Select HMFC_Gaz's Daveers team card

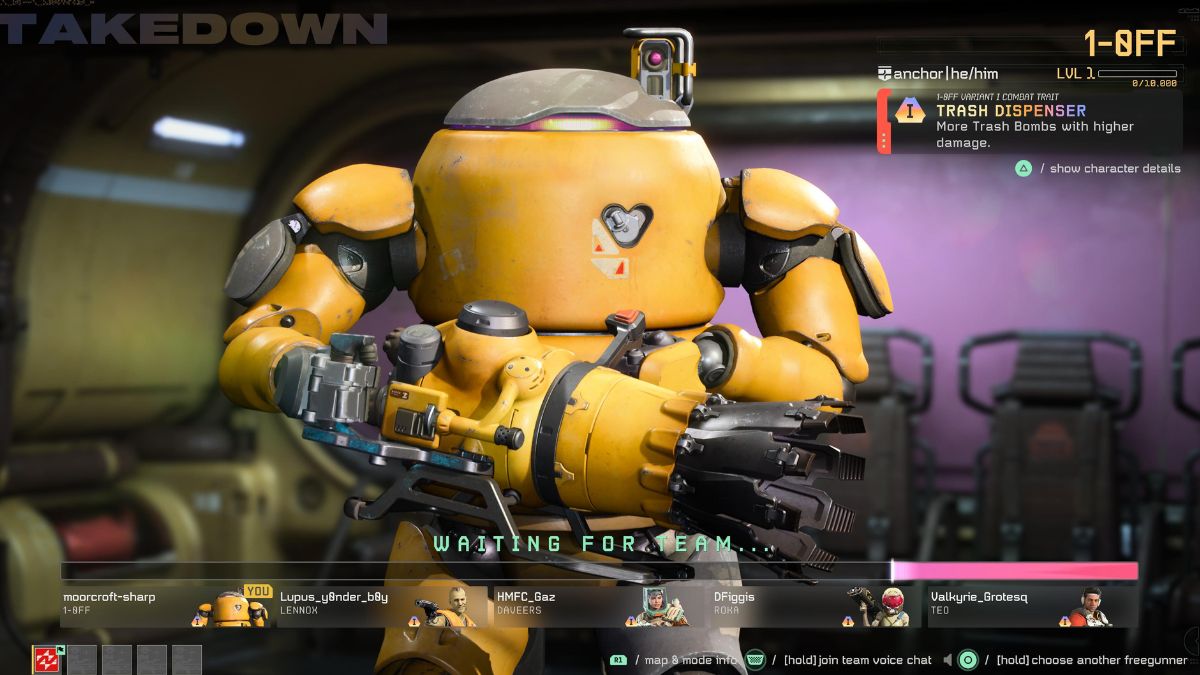[x=599, y=606]
